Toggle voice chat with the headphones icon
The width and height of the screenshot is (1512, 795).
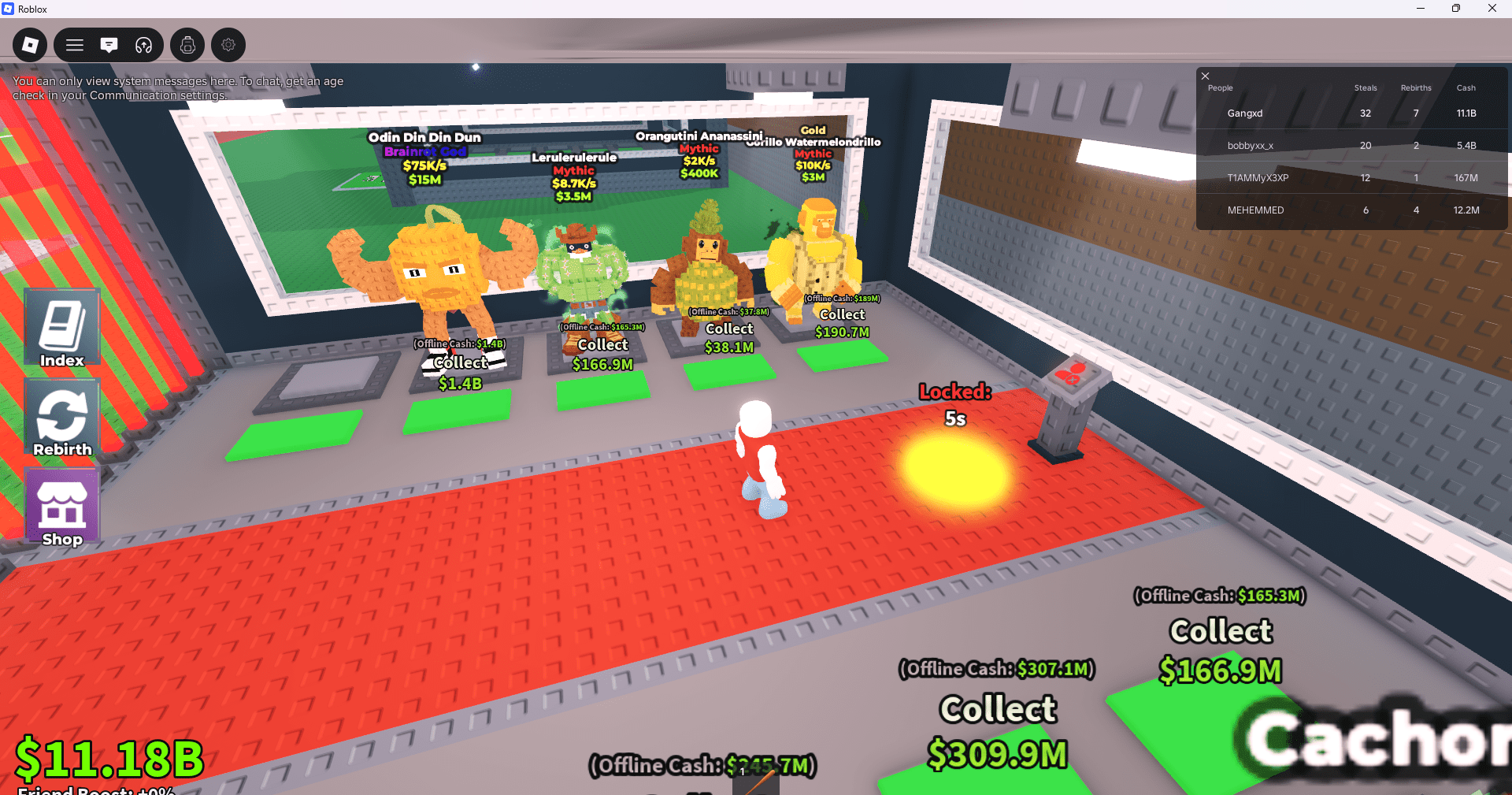(x=143, y=45)
